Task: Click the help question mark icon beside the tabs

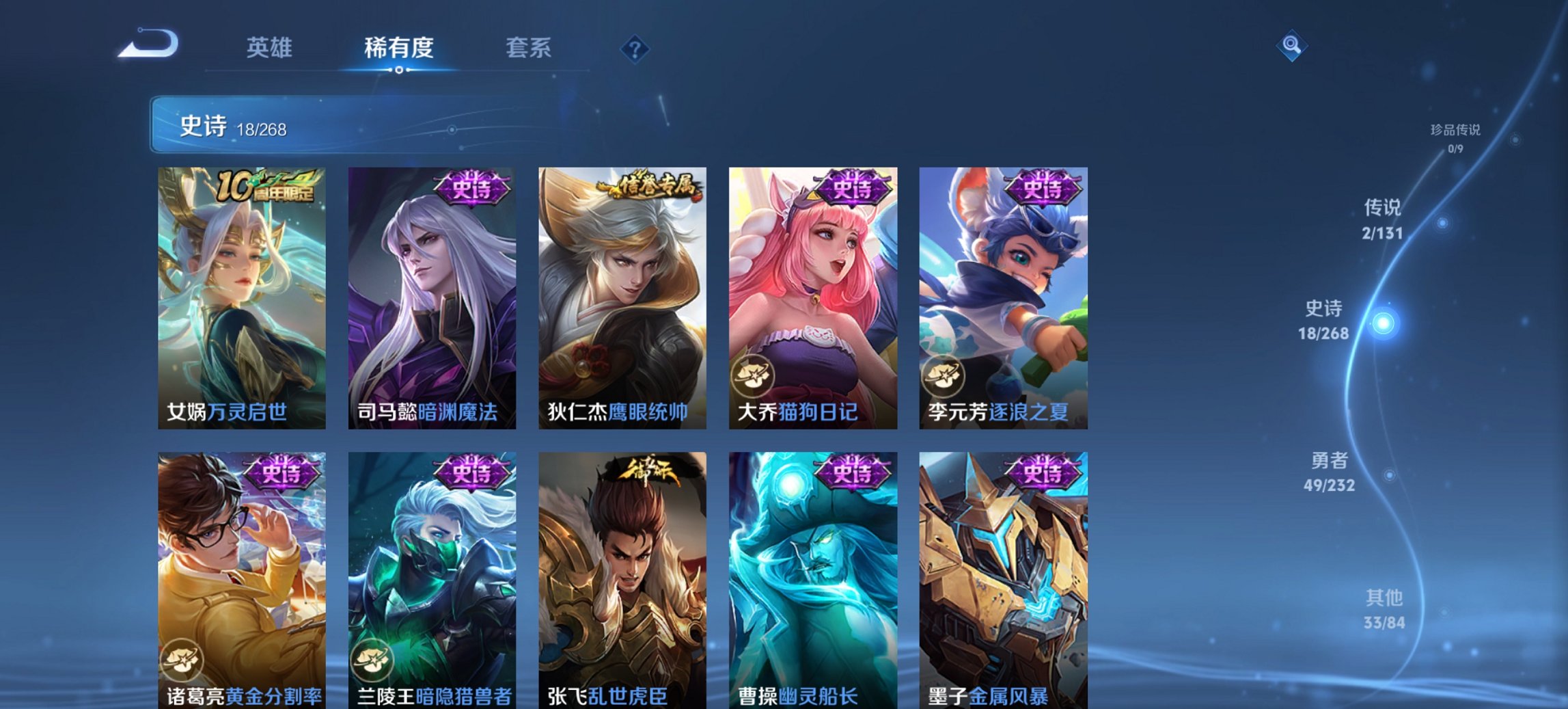Action: tap(635, 48)
